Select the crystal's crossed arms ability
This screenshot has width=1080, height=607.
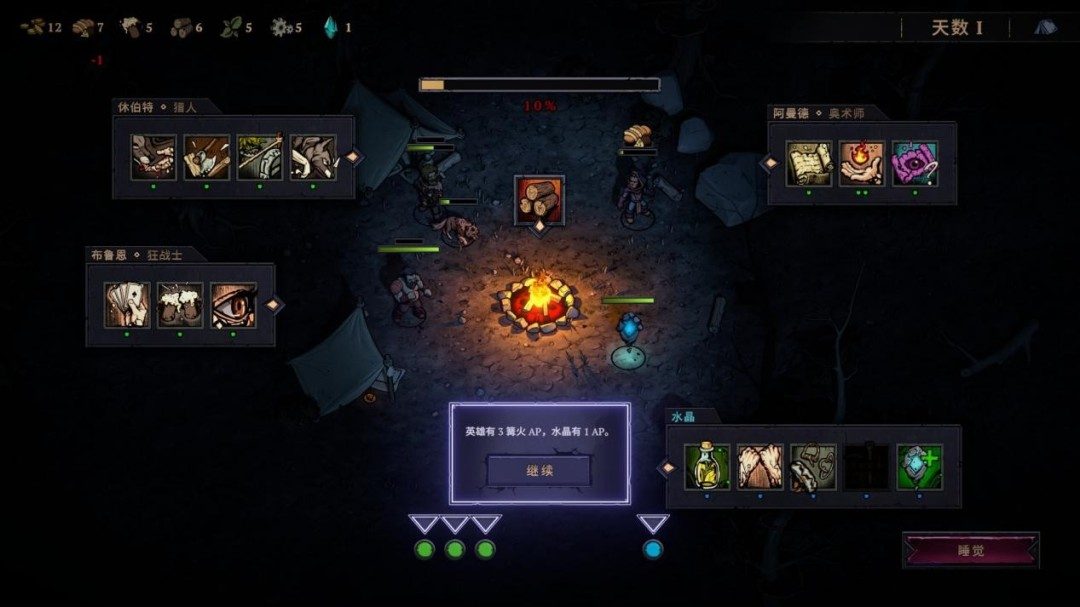[x=760, y=467]
